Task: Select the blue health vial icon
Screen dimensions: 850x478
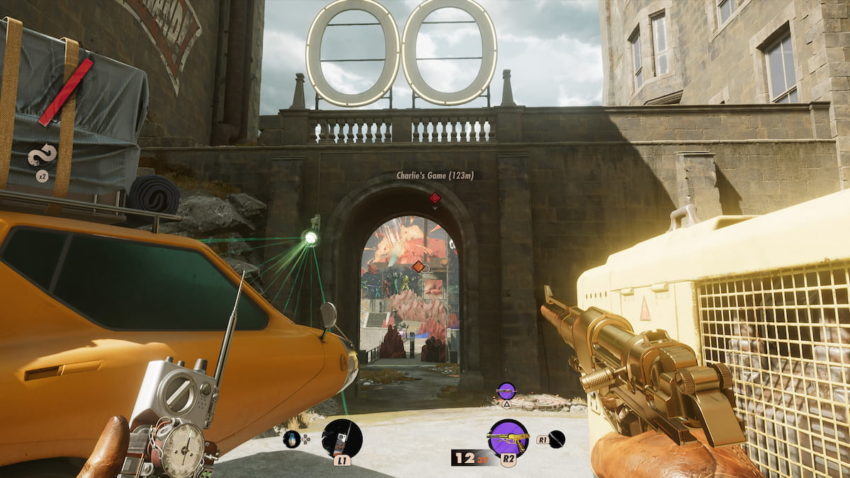Action: pyautogui.click(x=292, y=439)
